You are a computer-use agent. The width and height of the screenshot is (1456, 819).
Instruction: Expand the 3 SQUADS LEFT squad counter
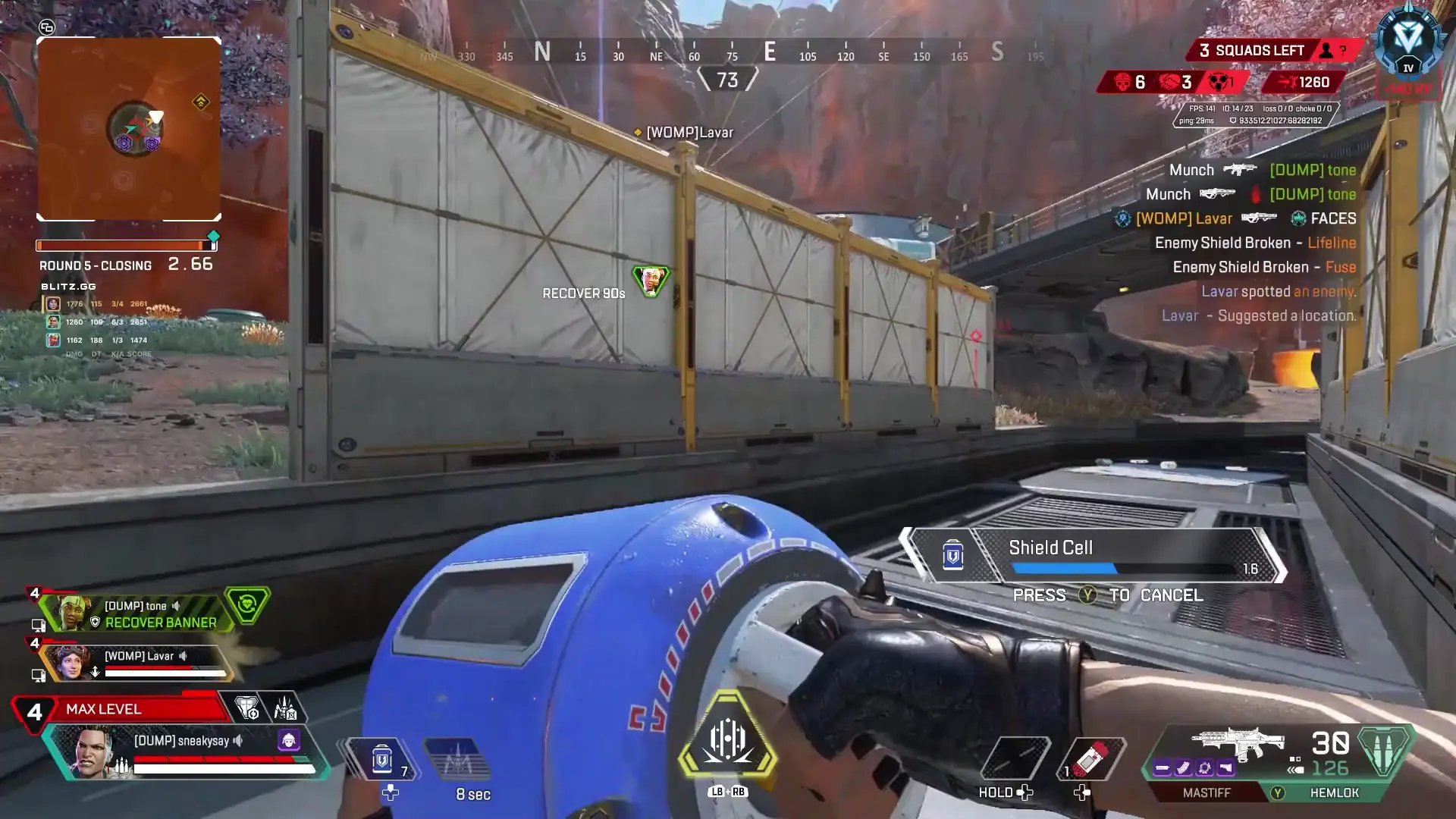tap(1253, 50)
